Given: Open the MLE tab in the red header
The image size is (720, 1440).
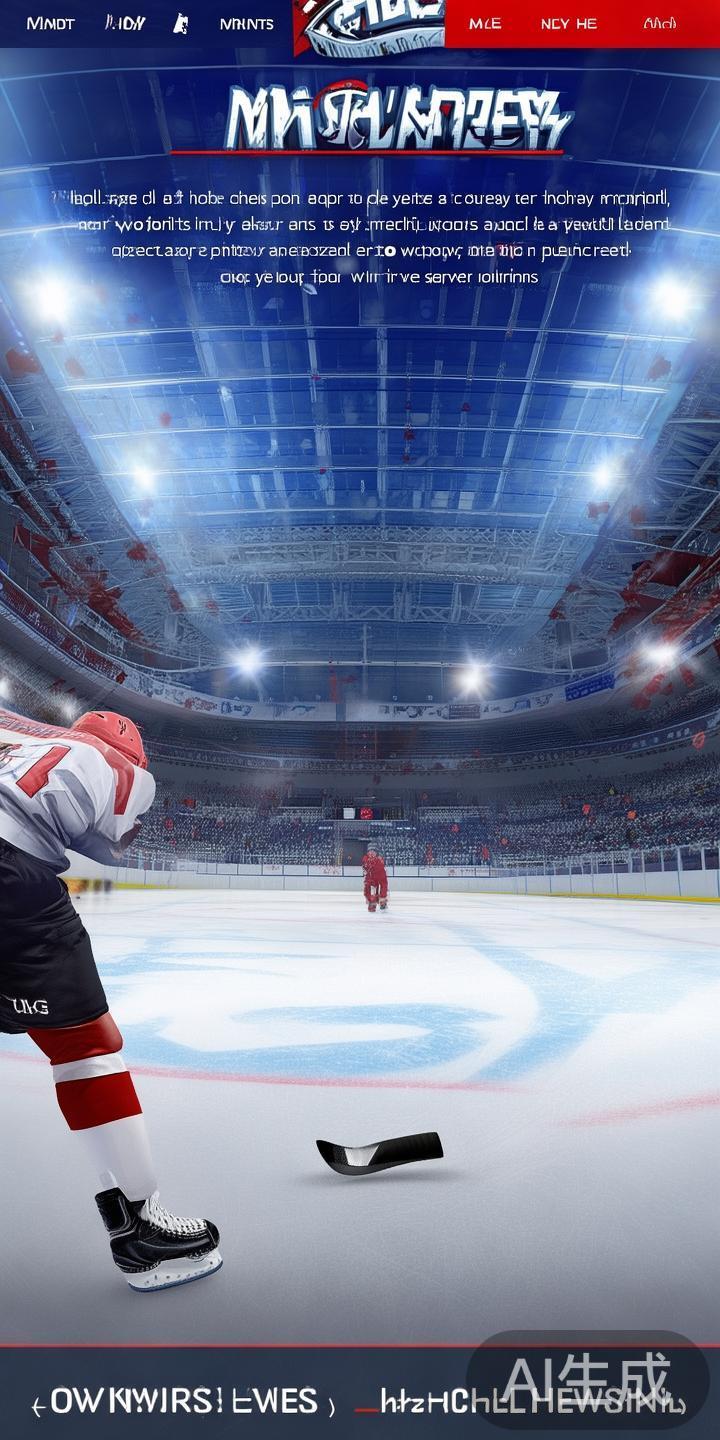Looking at the screenshot, I should [x=485, y=23].
